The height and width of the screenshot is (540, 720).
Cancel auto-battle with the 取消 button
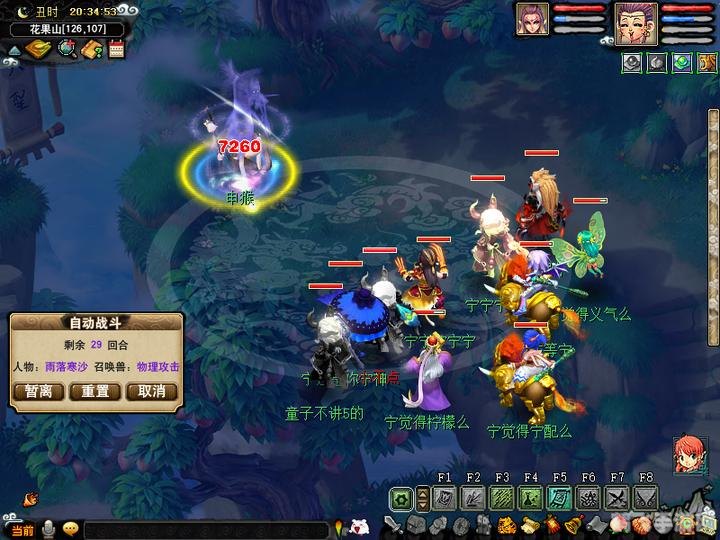[151, 391]
